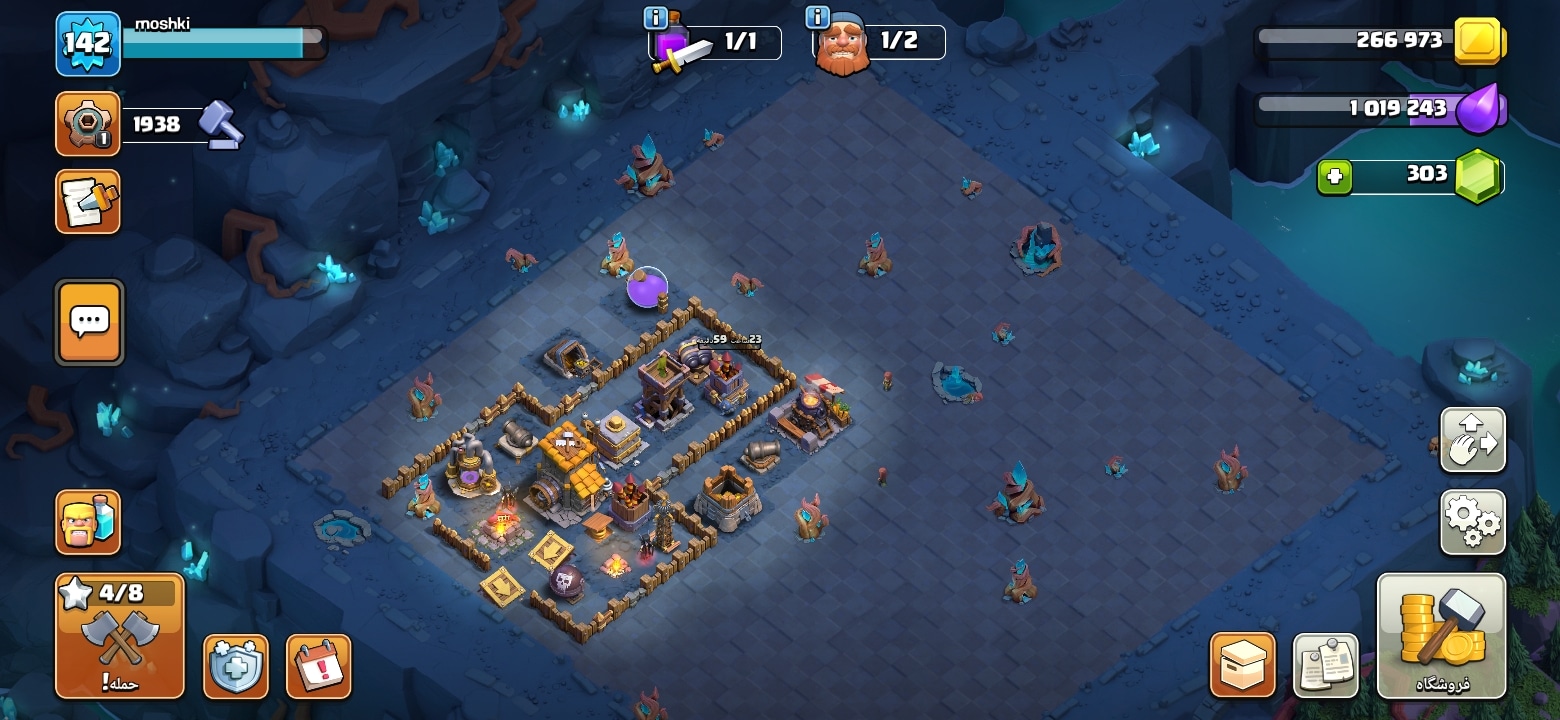Open the storage box button
The image size is (1560, 720).
click(1242, 664)
